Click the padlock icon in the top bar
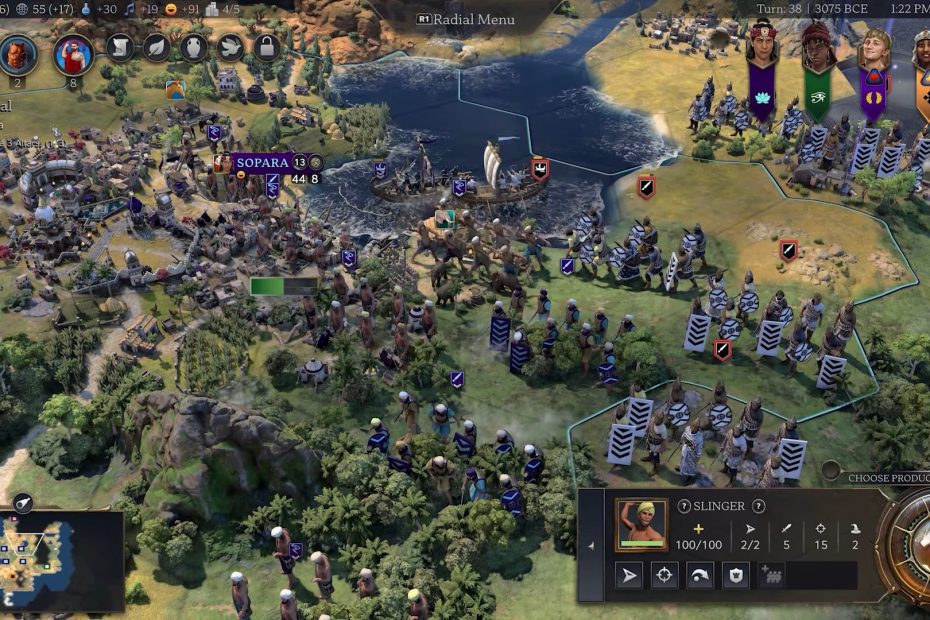 (266, 47)
